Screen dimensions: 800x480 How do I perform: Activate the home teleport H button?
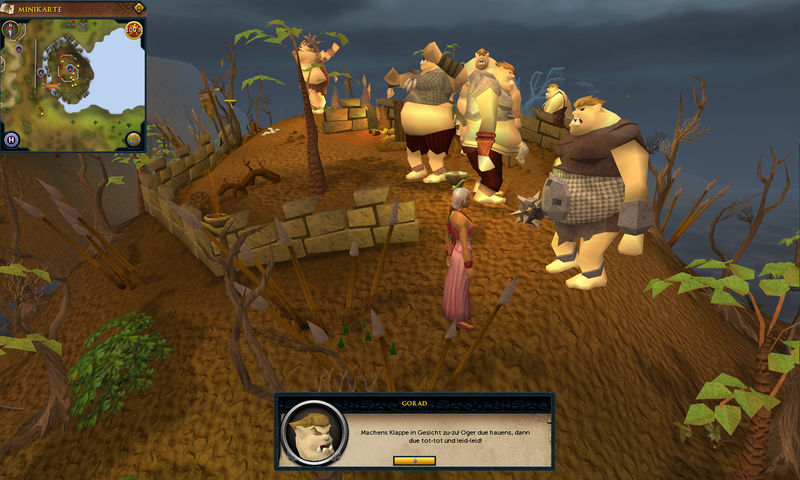12,139
